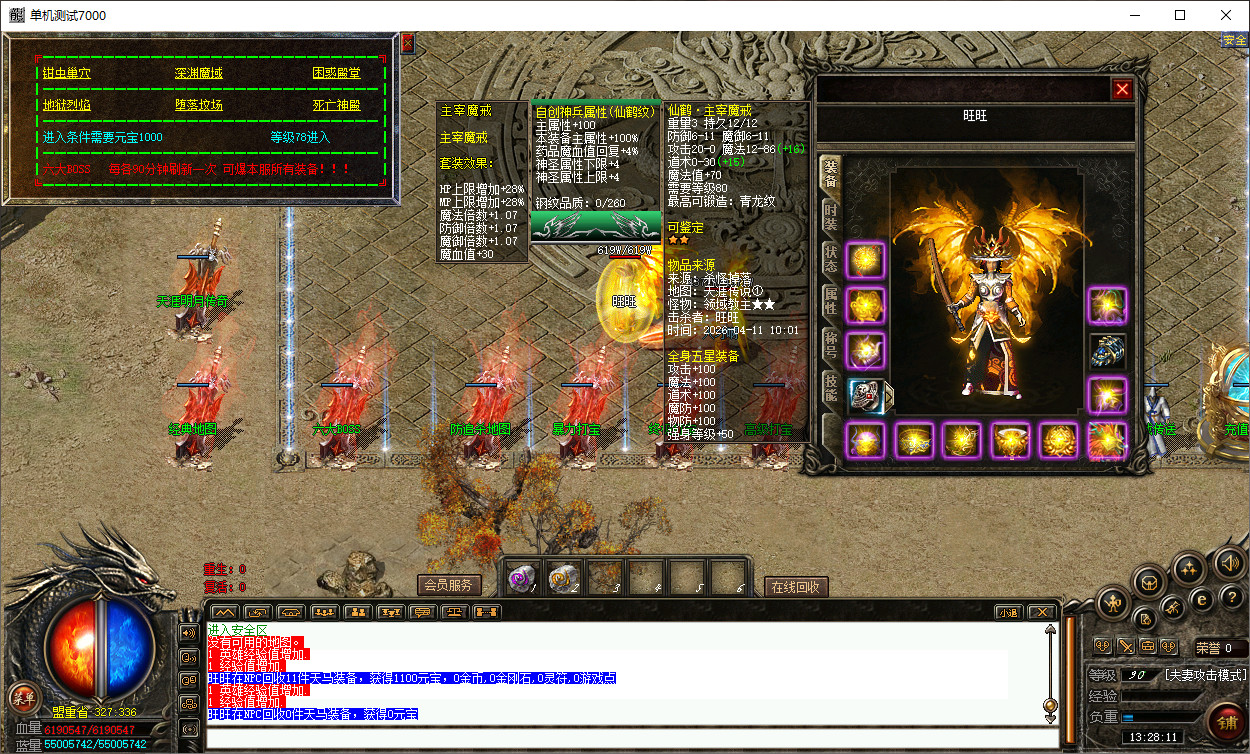Enter the 地狱烈焰 map link

click(66, 105)
